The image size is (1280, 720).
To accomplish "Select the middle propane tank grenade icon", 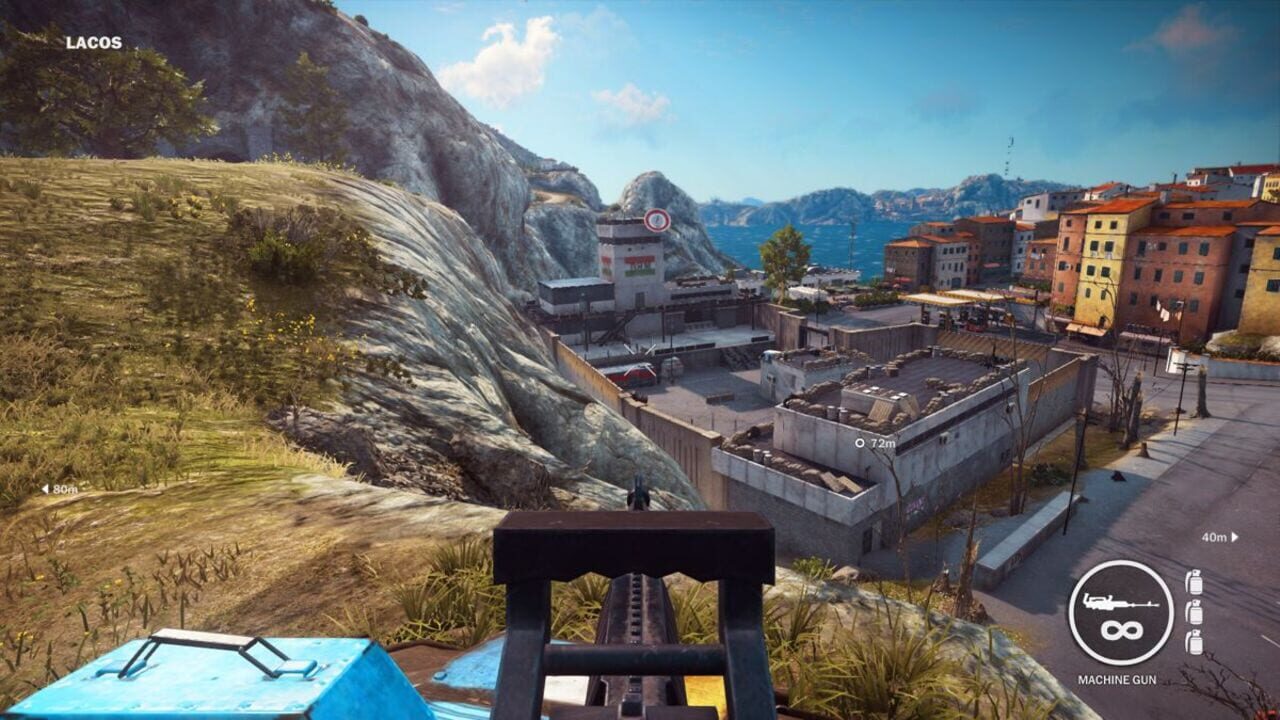I will 1194,612.
